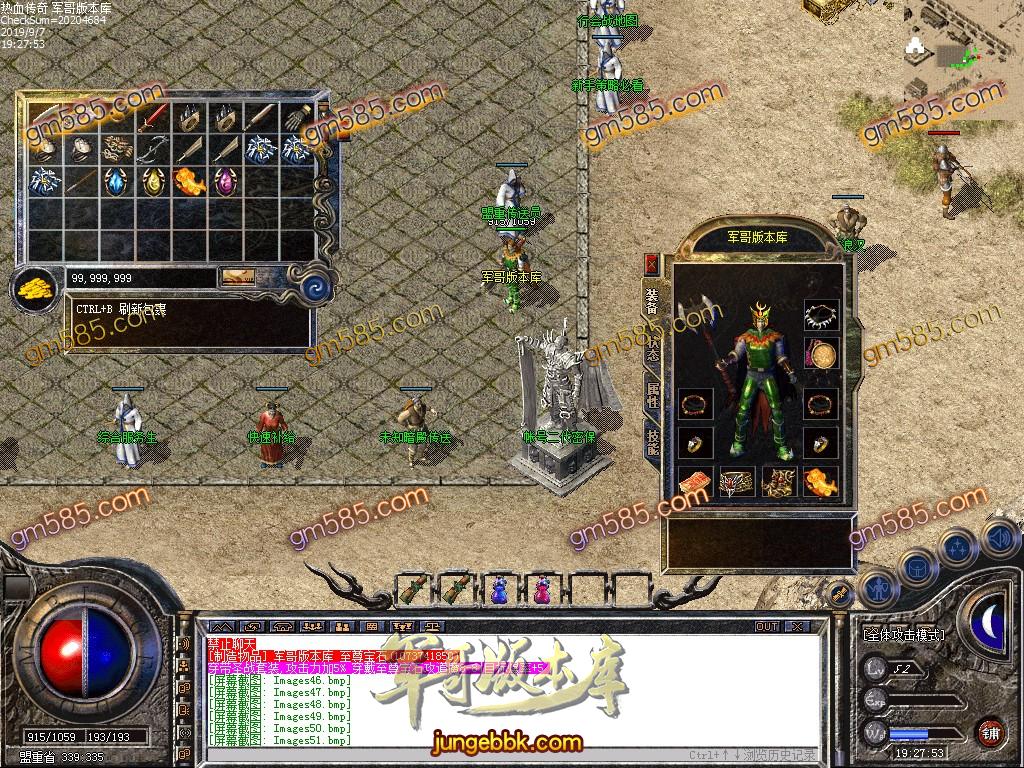Select the yellow gem in inventory
The height and width of the screenshot is (768, 1024).
click(x=152, y=182)
